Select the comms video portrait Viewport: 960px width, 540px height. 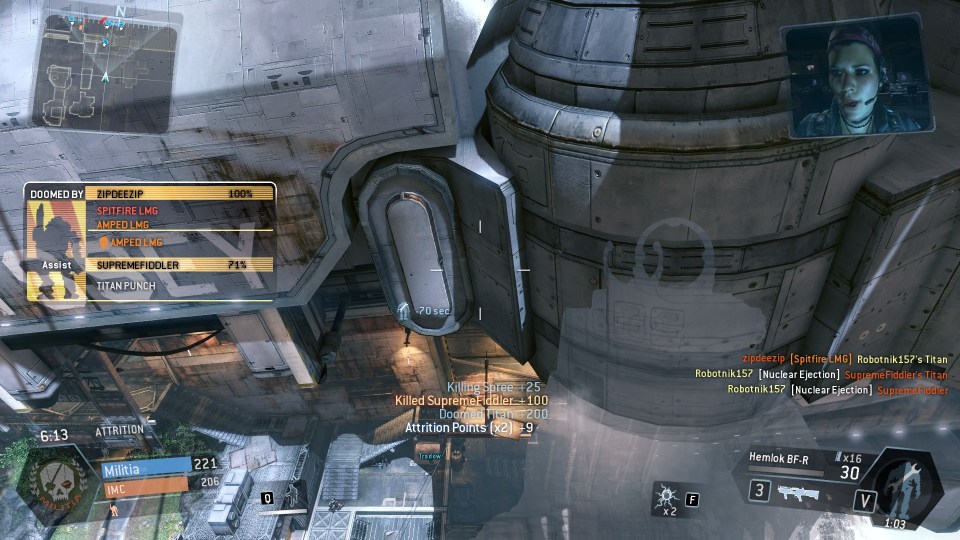tap(859, 79)
